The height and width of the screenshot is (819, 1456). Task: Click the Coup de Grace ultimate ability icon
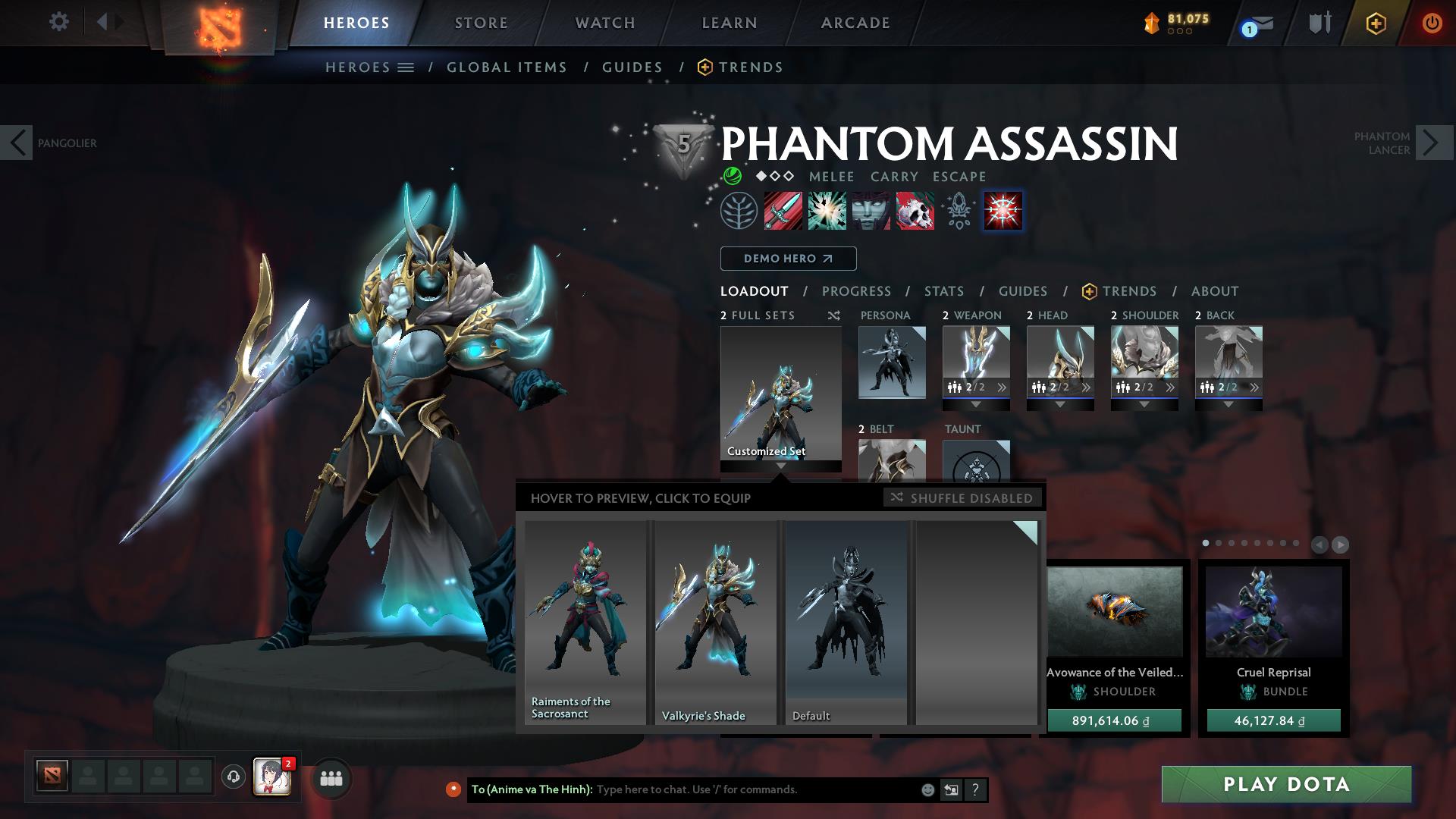(x=1002, y=212)
